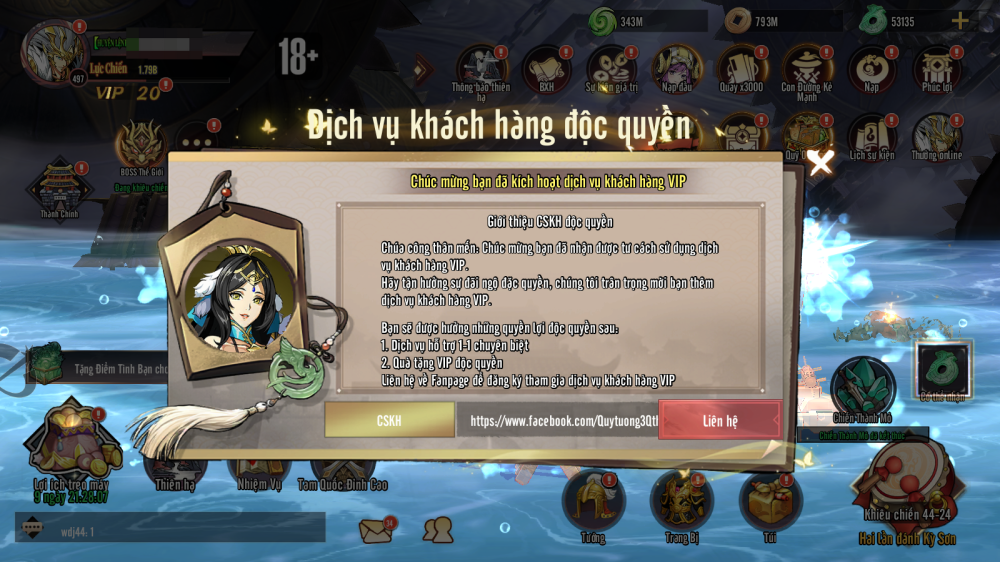Select the gold CSKH button
The image size is (1000, 562).
coord(388,421)
